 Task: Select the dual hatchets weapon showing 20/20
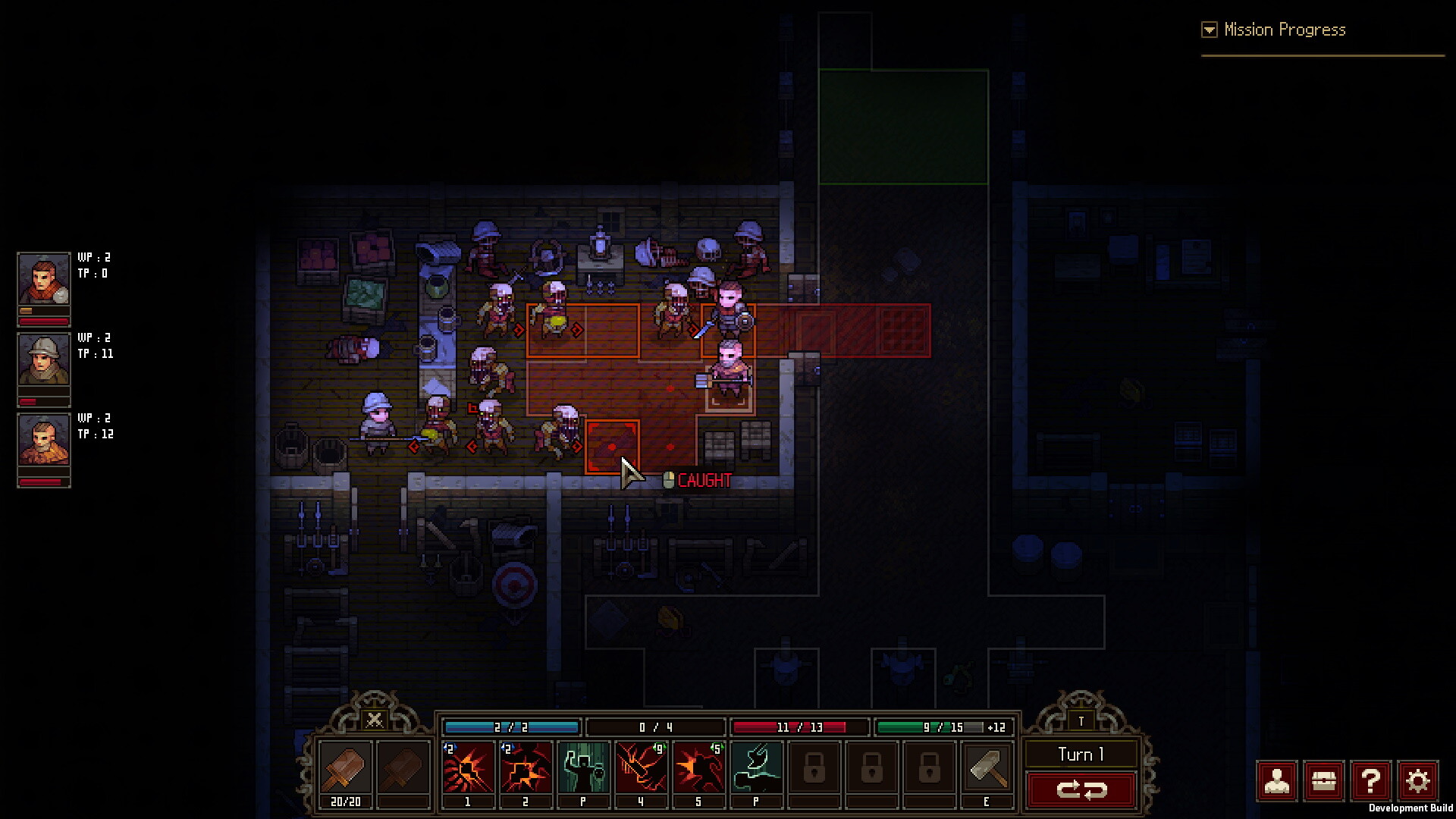[x=345, y=768]
